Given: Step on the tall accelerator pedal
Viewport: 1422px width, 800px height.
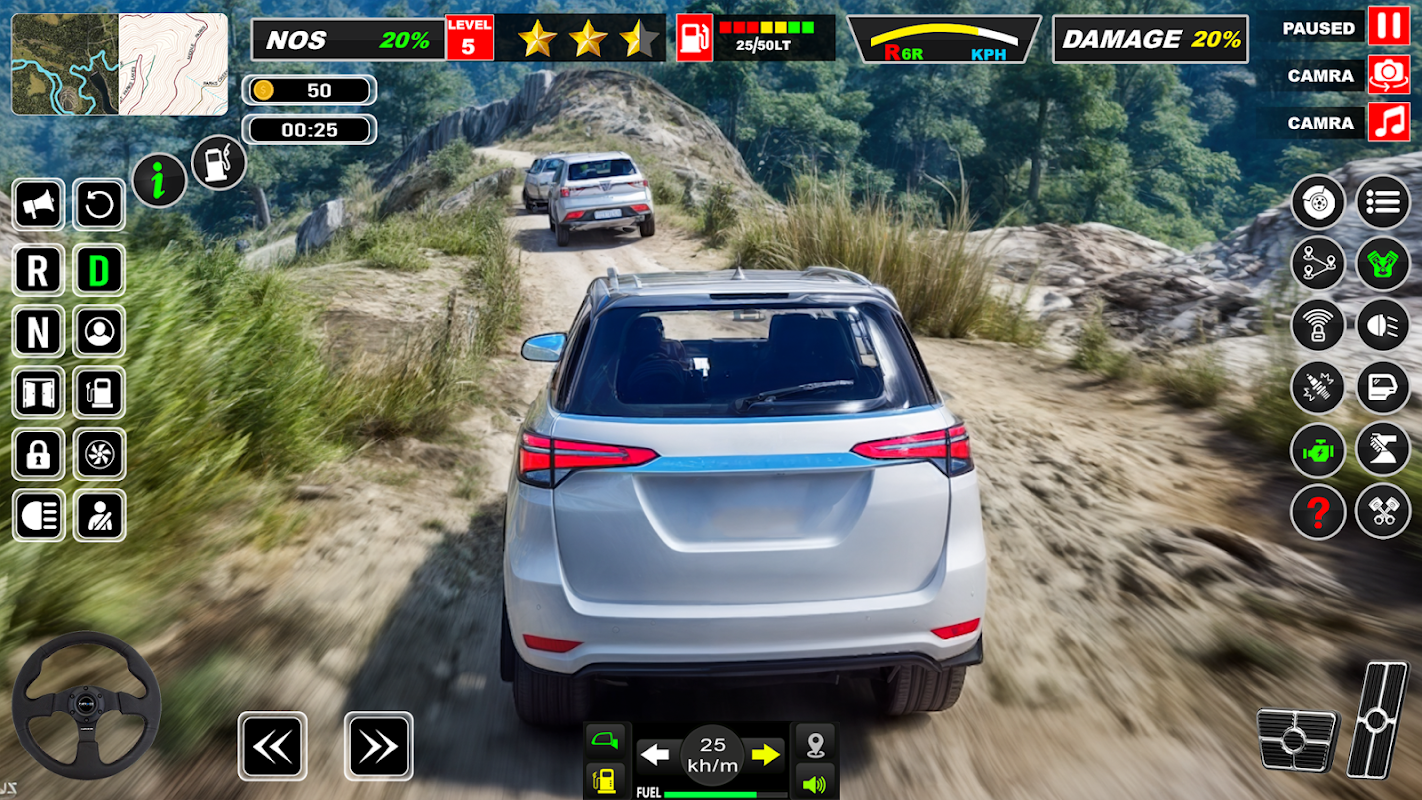Looking at the screenshot, I should coord(1377,719).
